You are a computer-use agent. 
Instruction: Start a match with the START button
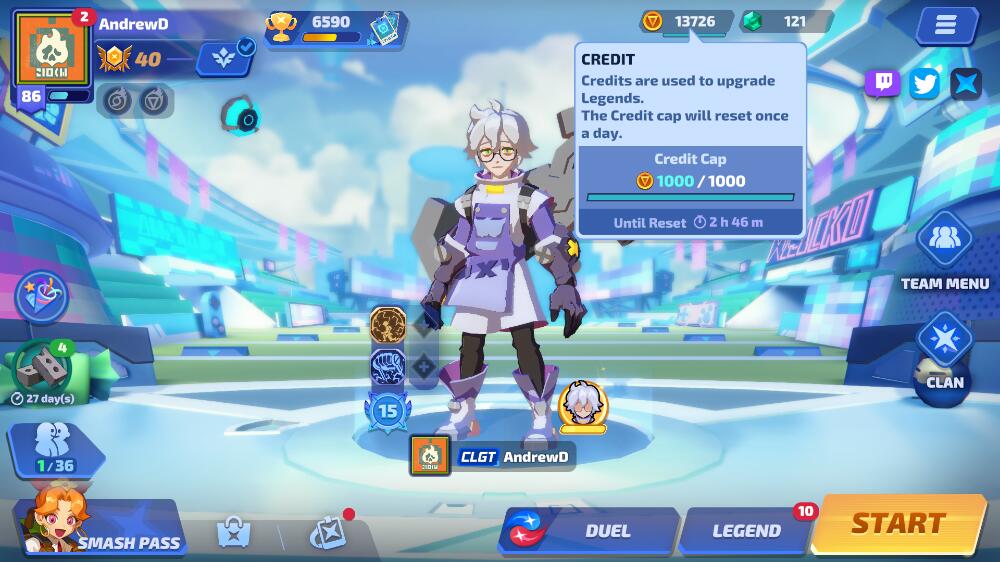[x=897, y=524]
